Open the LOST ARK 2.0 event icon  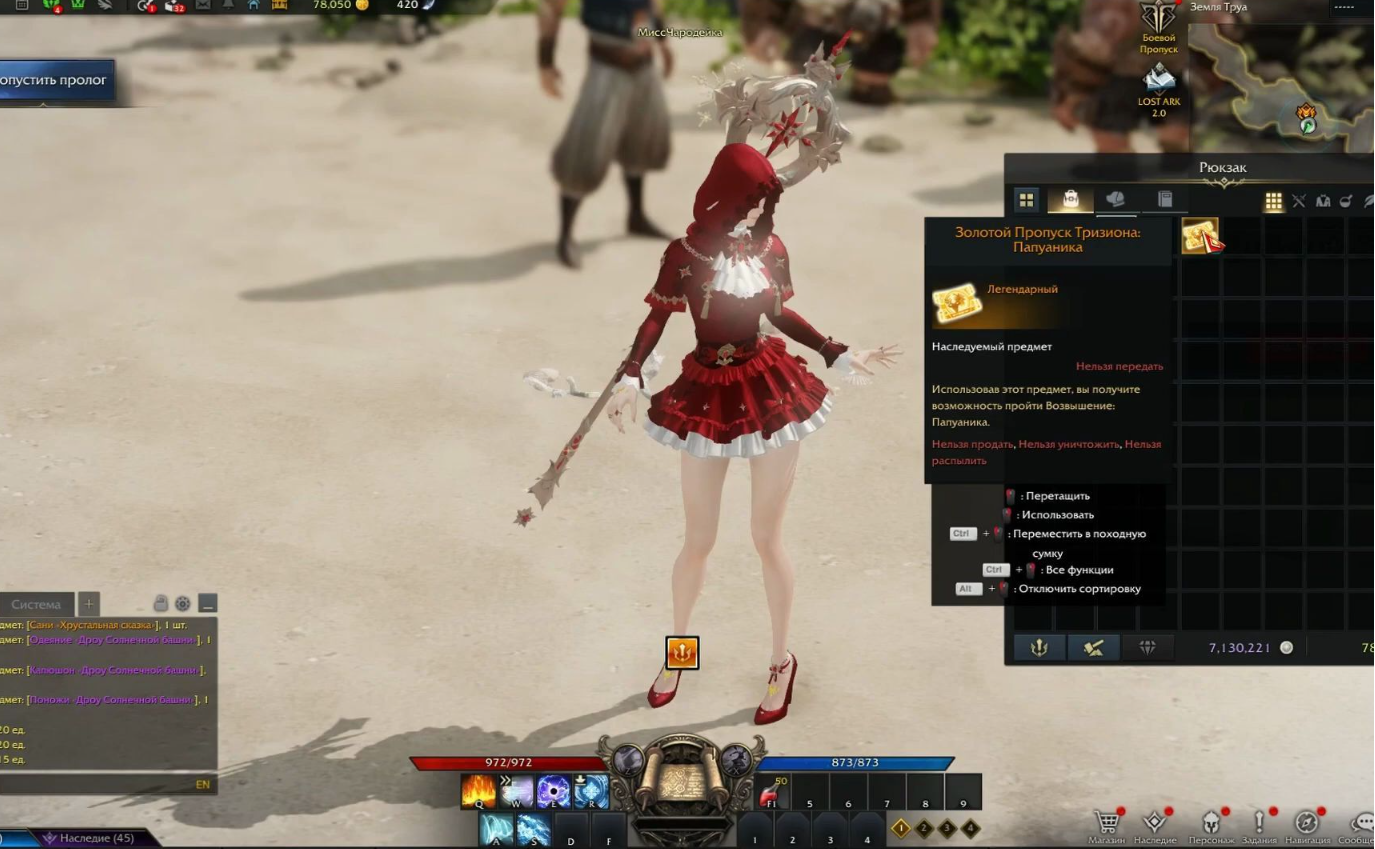pos(1159,90)
